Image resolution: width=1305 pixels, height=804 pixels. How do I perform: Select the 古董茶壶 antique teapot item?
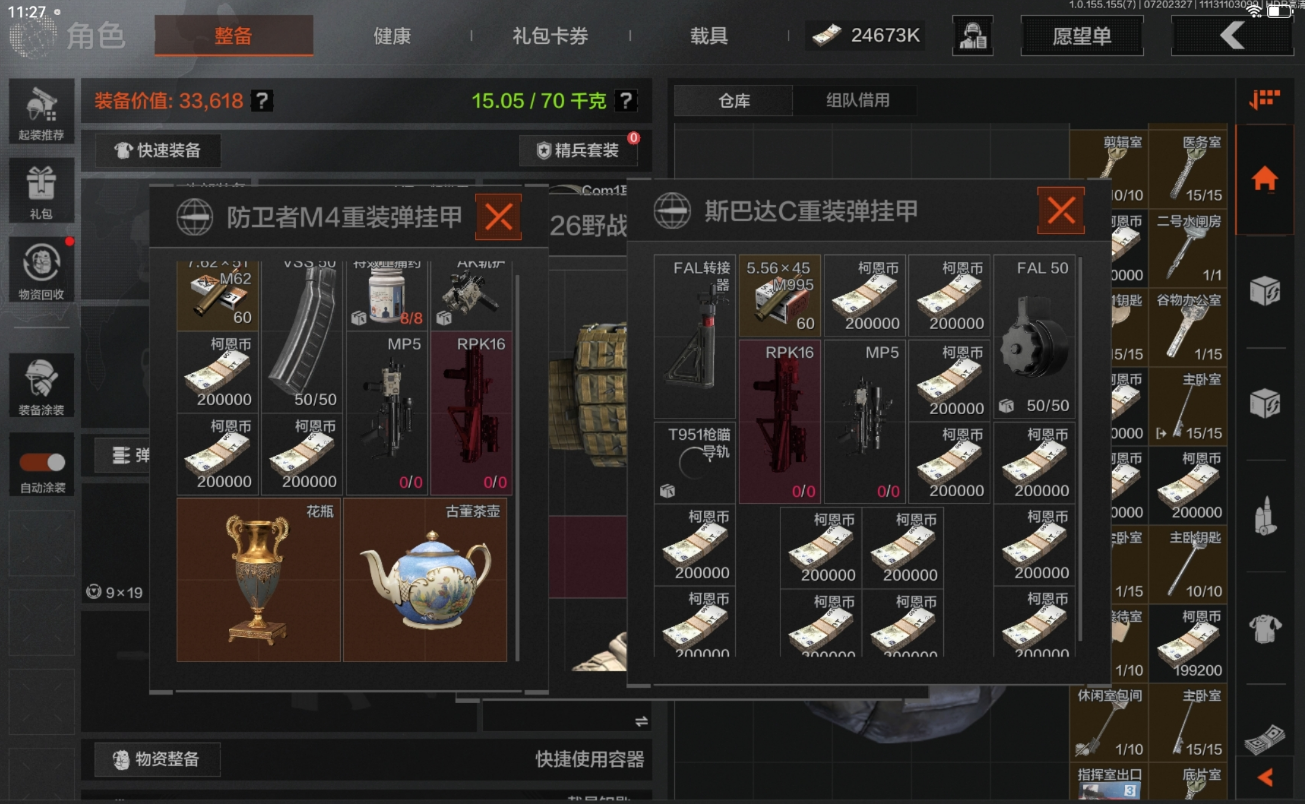(426, 580)
